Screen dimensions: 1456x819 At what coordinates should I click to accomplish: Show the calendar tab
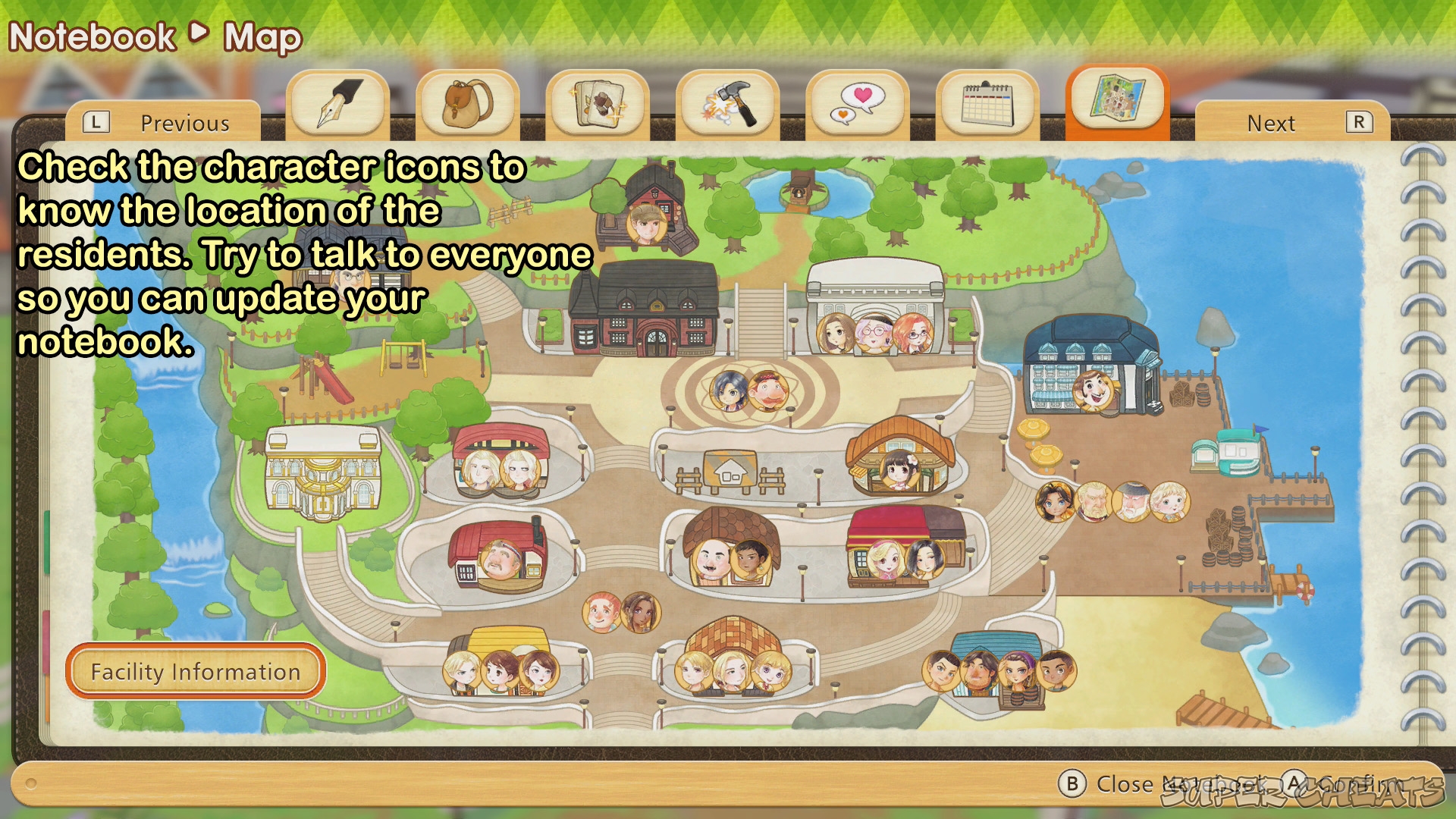(x=987, y=105)
